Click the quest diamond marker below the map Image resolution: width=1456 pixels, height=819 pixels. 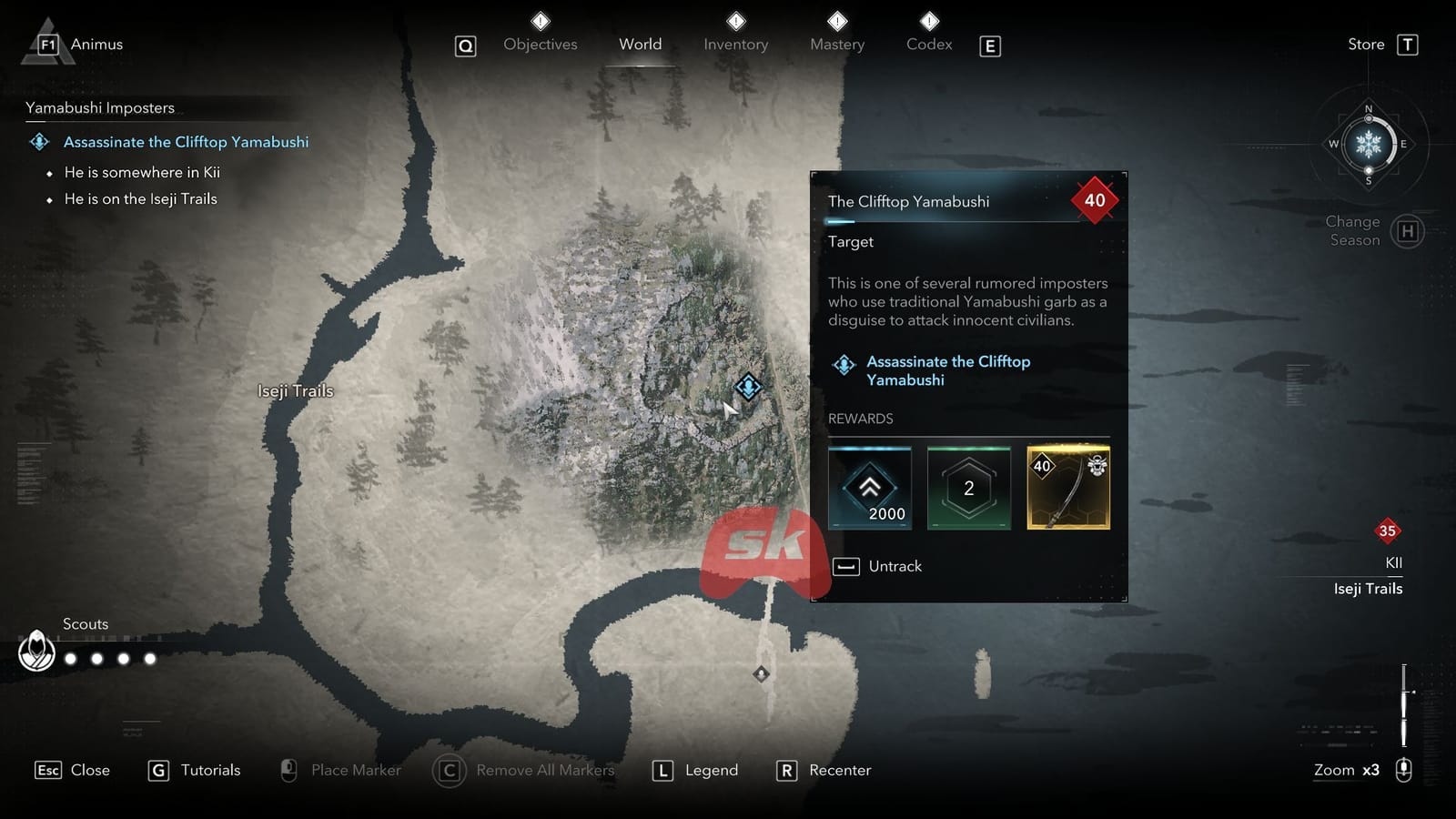point(761,673)
